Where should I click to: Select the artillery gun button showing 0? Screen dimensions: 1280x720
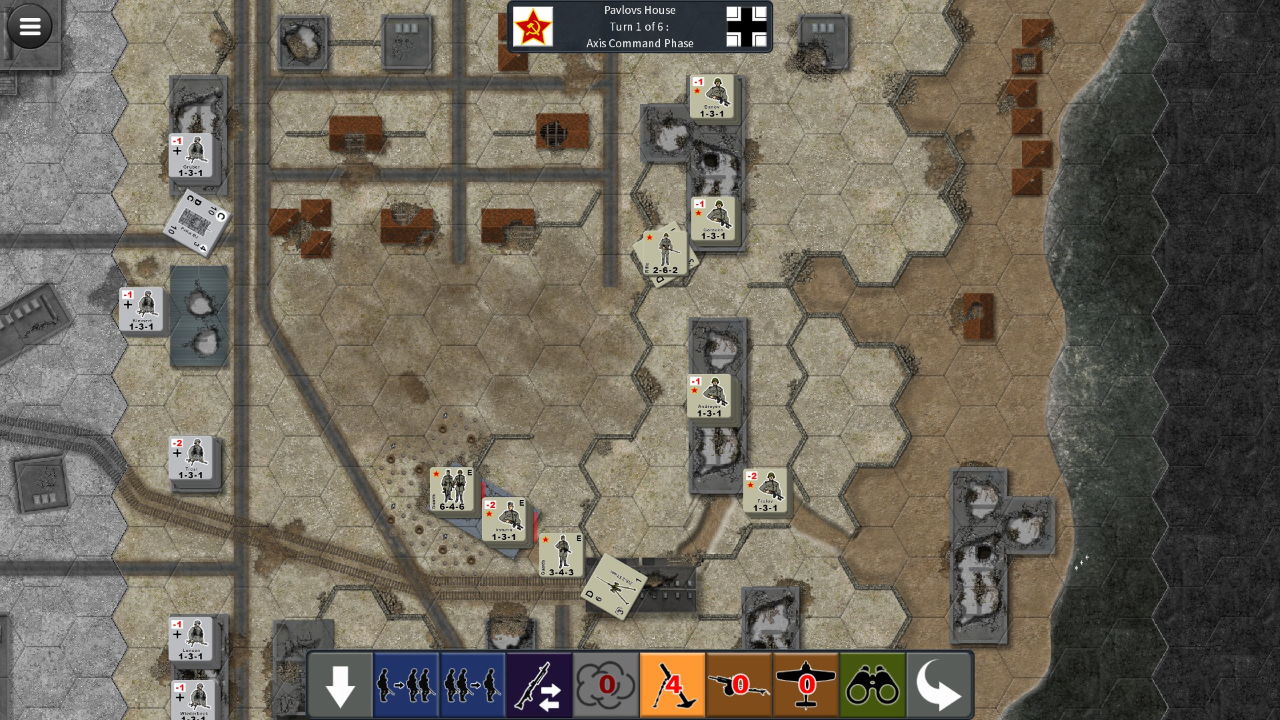pos(739,686)
